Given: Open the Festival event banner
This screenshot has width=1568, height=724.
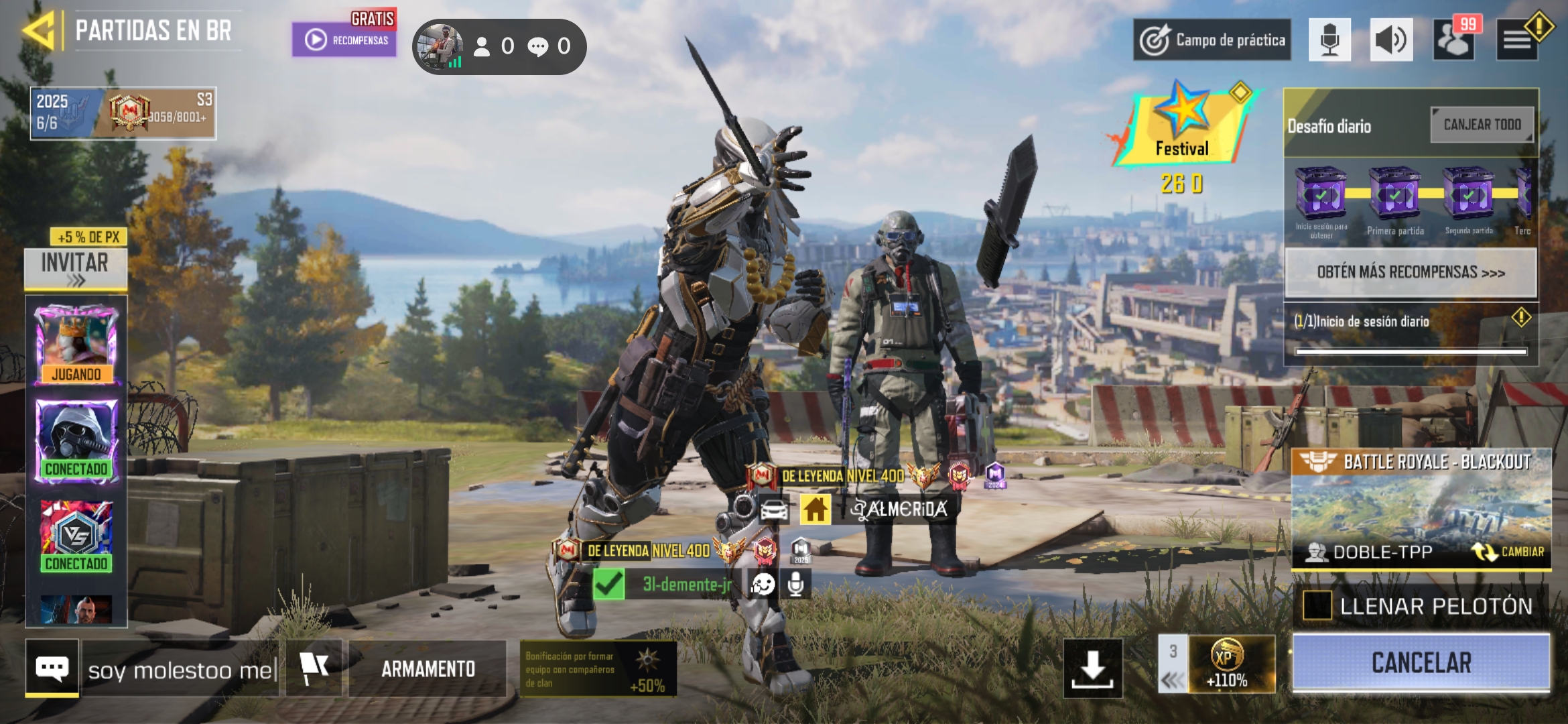Looking at the screenshot, I should (1182, 127).
